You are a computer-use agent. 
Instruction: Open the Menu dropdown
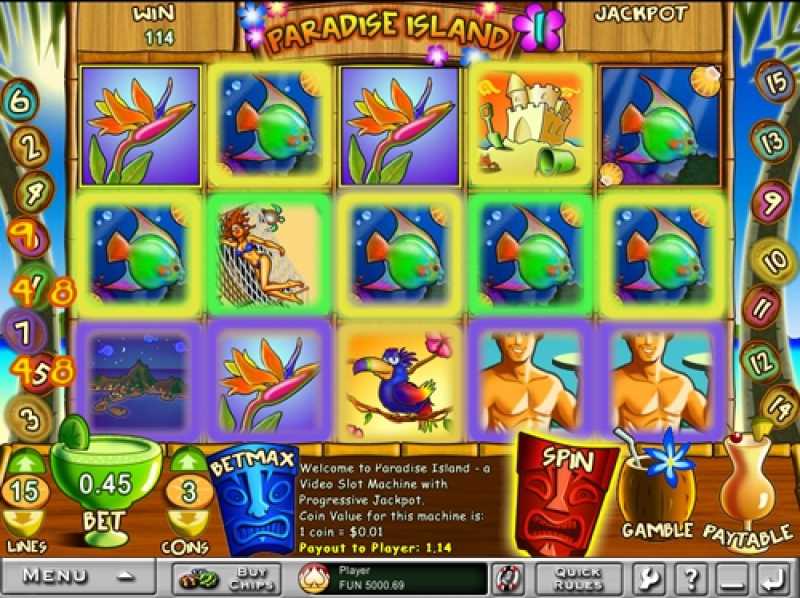[x=80, y=576]
